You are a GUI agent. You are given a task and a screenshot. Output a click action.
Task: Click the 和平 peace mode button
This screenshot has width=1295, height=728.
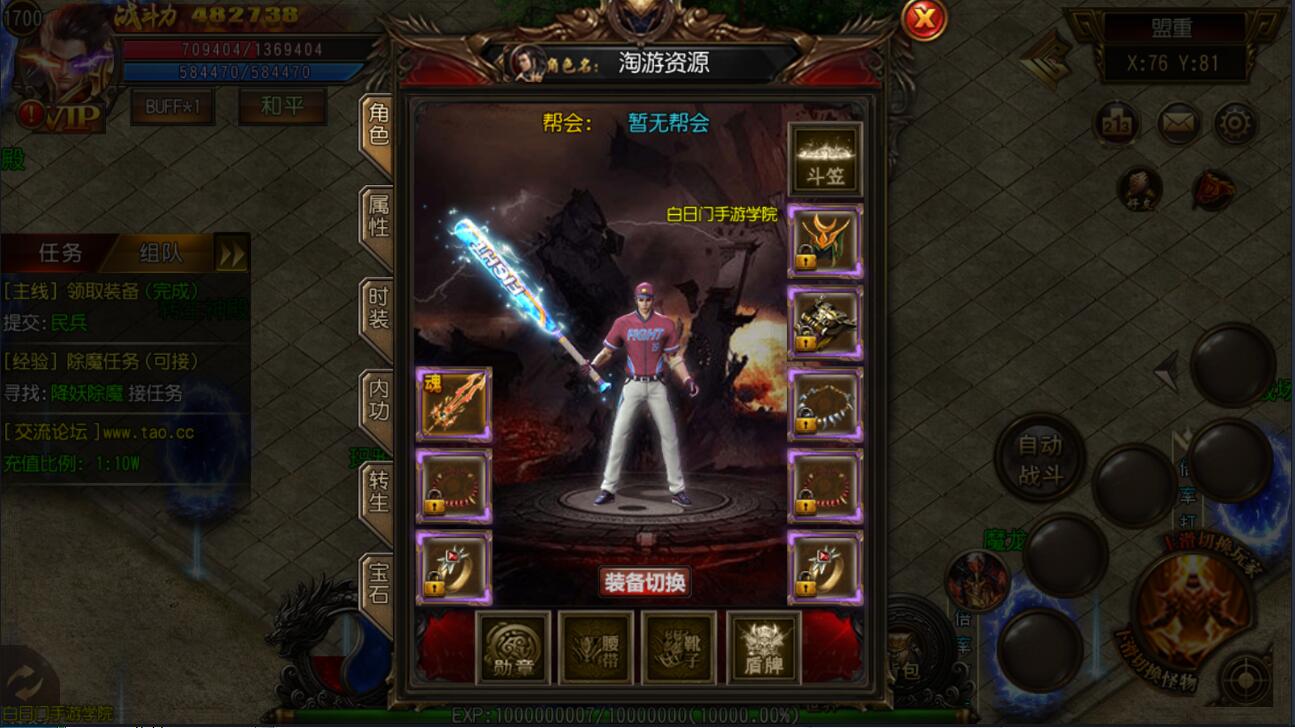point(282,106)
